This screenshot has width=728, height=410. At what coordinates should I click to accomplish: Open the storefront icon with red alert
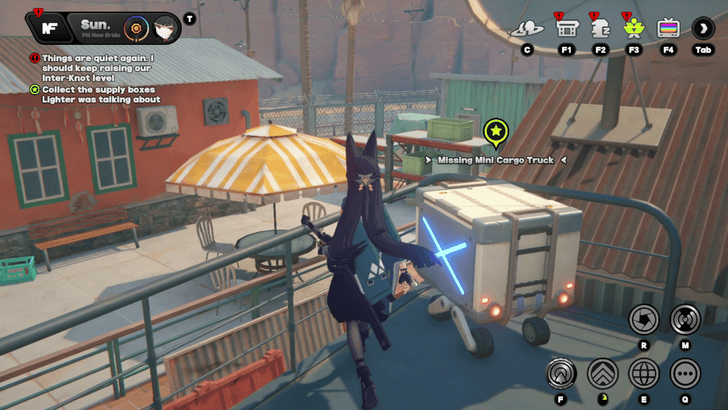click(x=567, y=27)
